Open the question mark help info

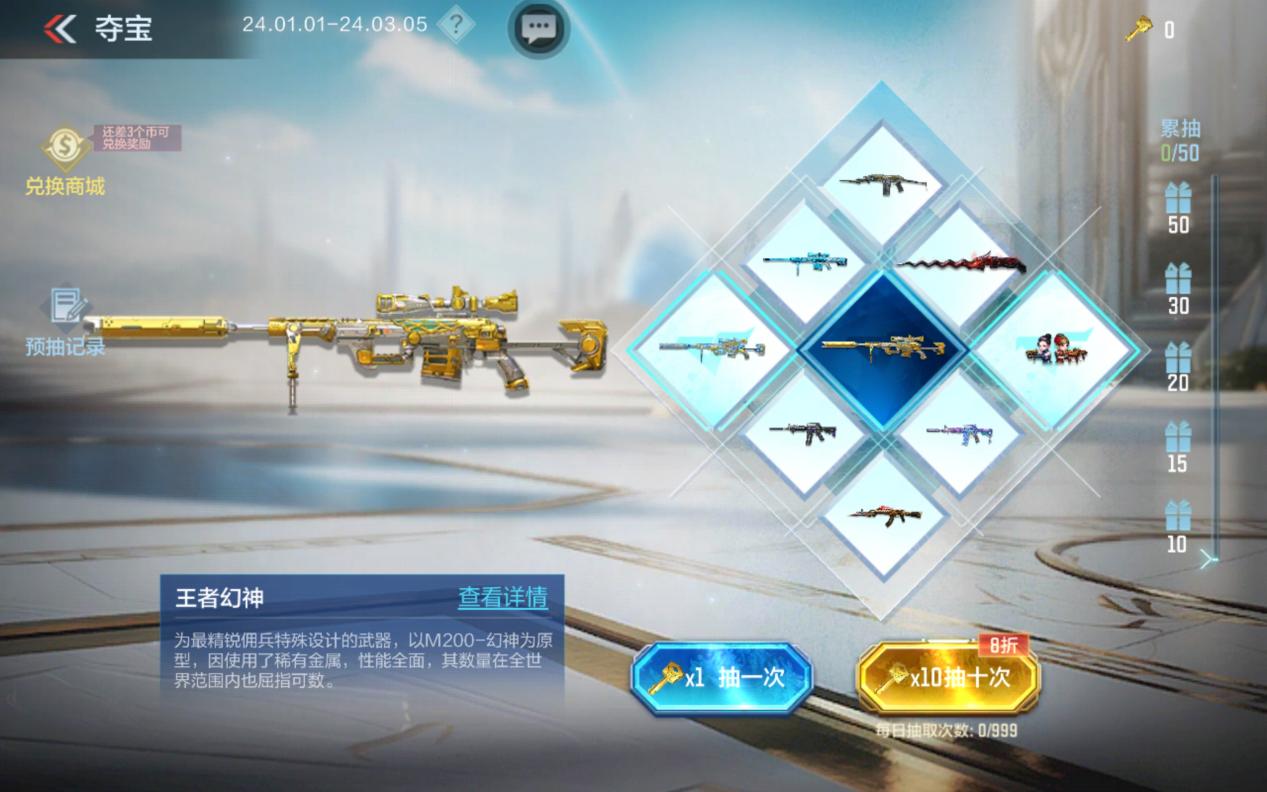tap(456, 26)
